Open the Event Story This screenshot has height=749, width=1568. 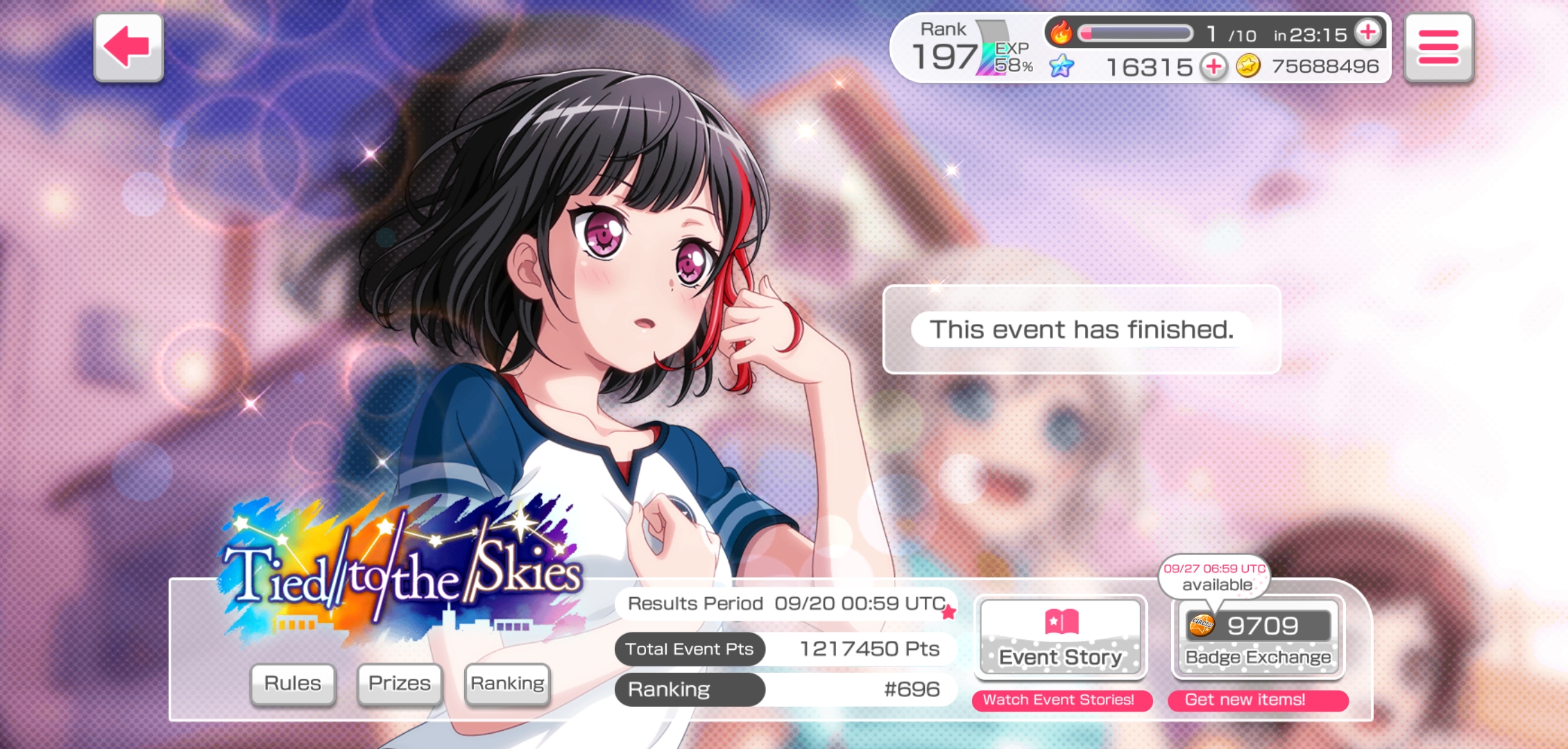point(1060,637)
